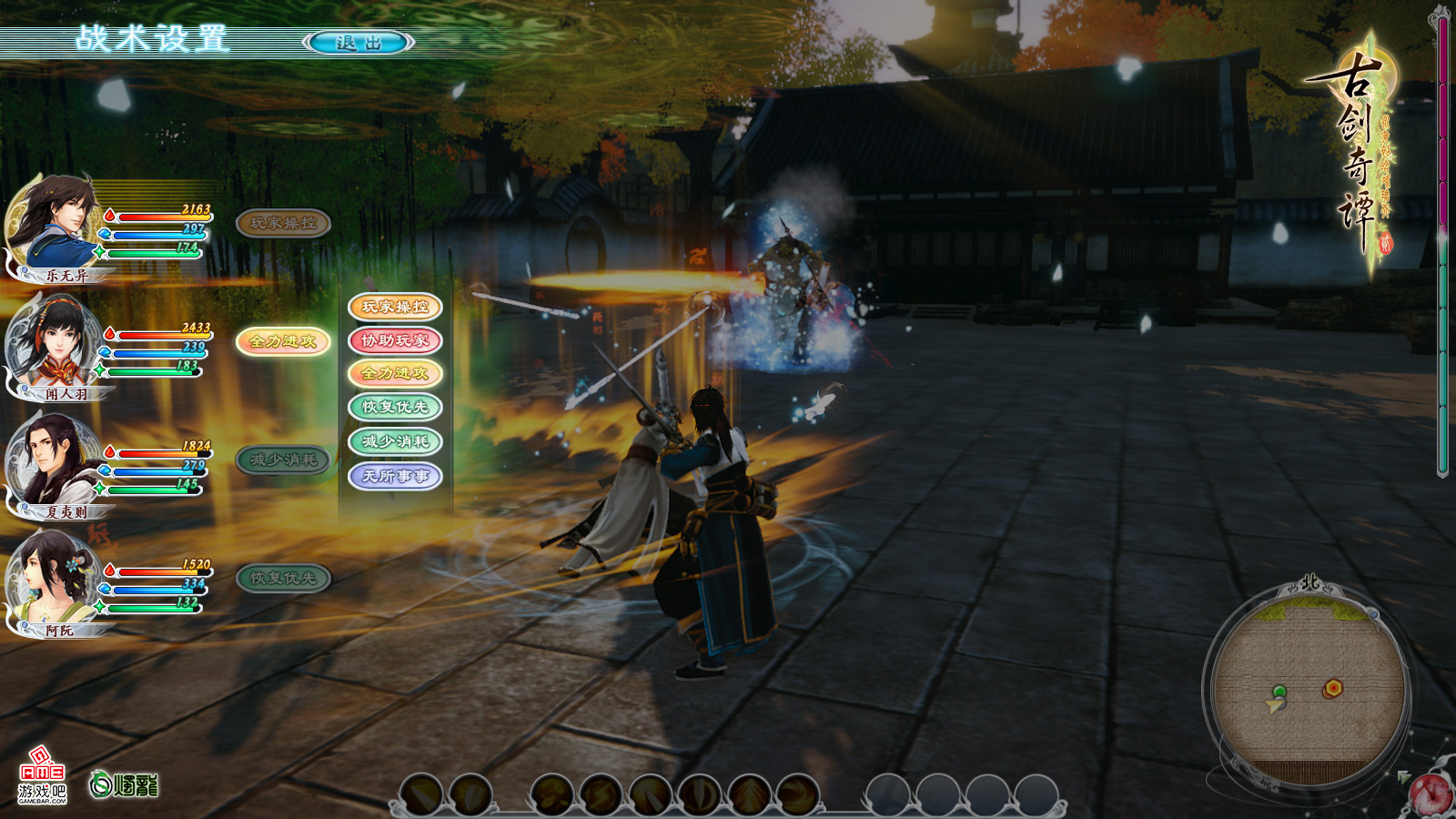The image size is (1456, 819).
Task: Pick 减少消耗 in the open tactic list
Action: [x=395, y=441]
